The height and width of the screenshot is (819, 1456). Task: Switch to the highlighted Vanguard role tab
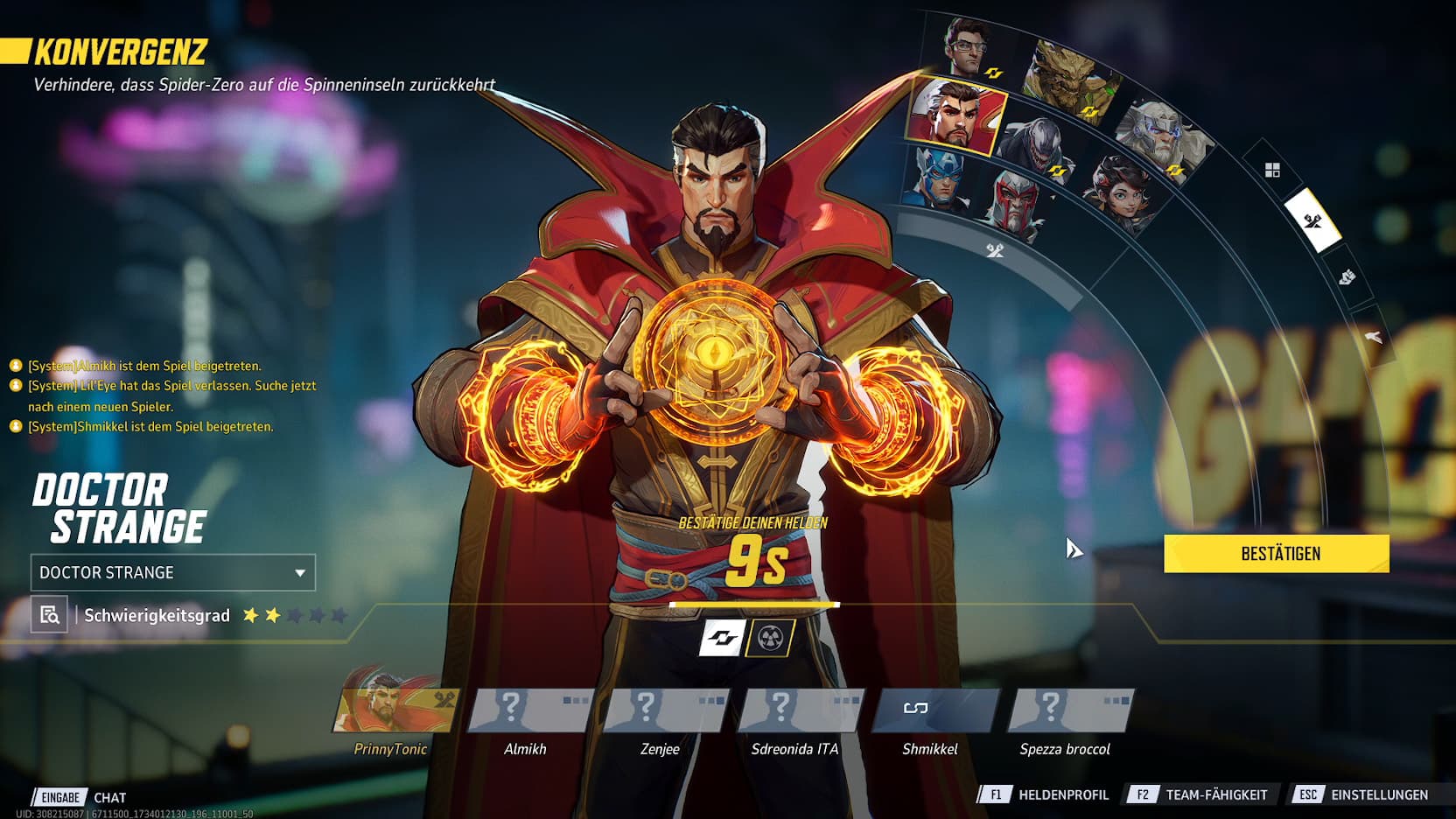1312,220
